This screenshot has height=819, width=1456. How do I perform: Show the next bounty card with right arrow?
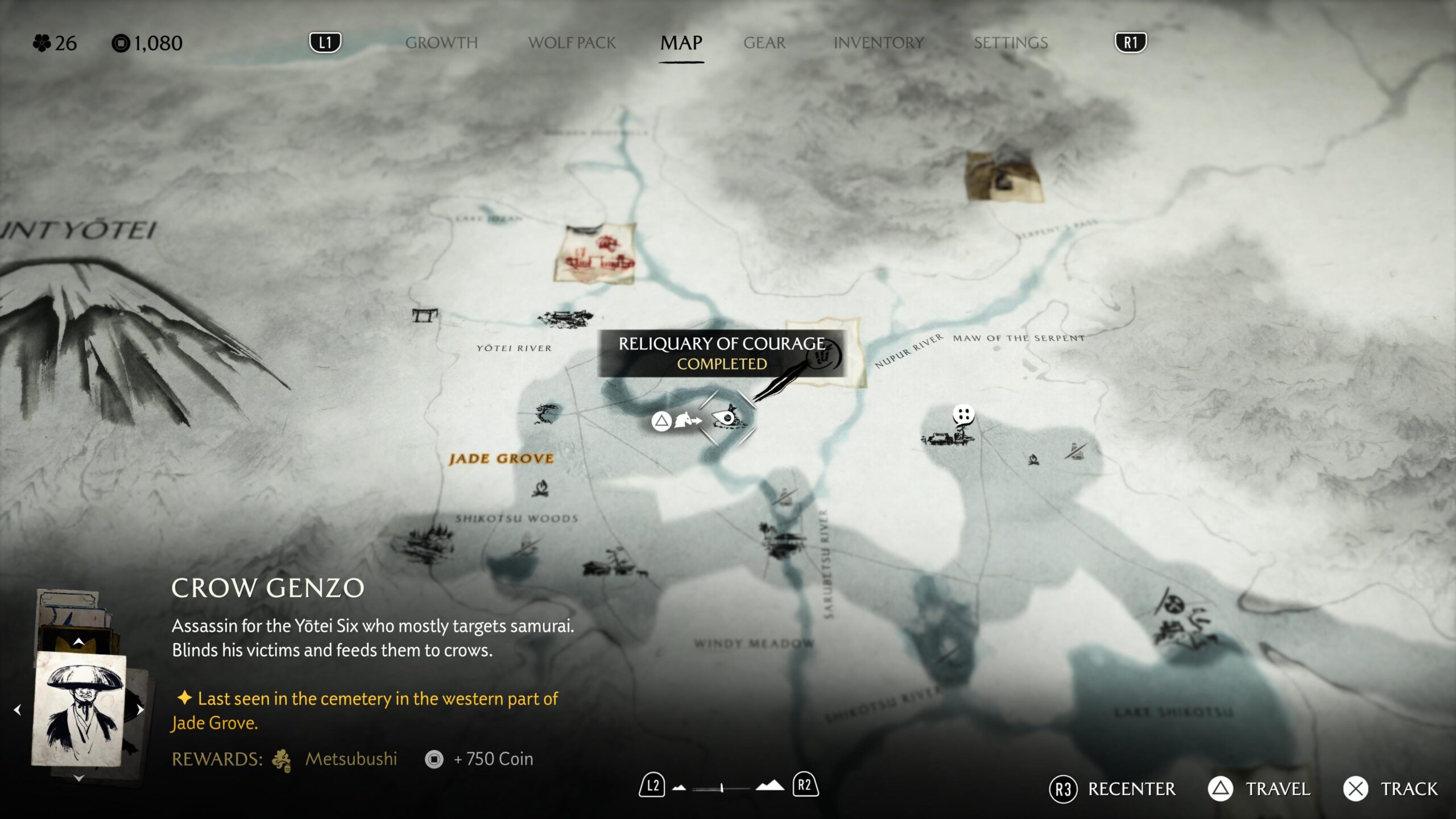pos(140,710)
